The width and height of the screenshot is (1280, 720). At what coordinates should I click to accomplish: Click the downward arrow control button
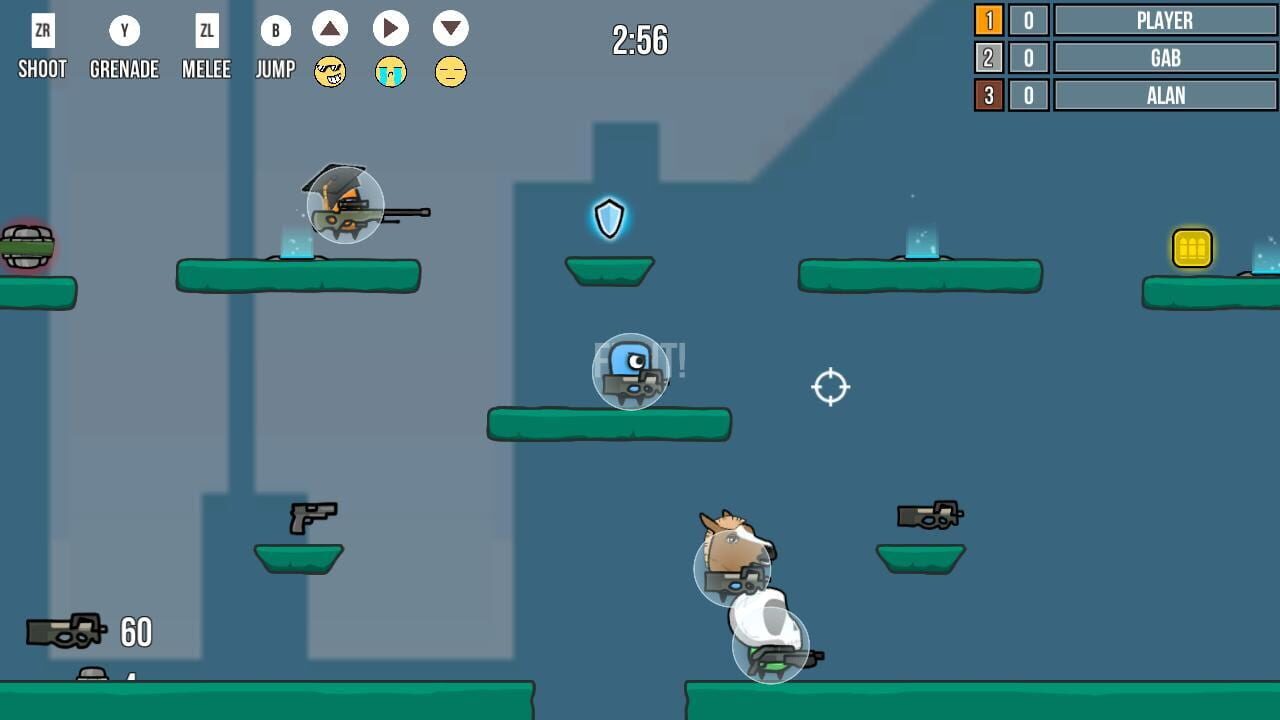point(451,29)
